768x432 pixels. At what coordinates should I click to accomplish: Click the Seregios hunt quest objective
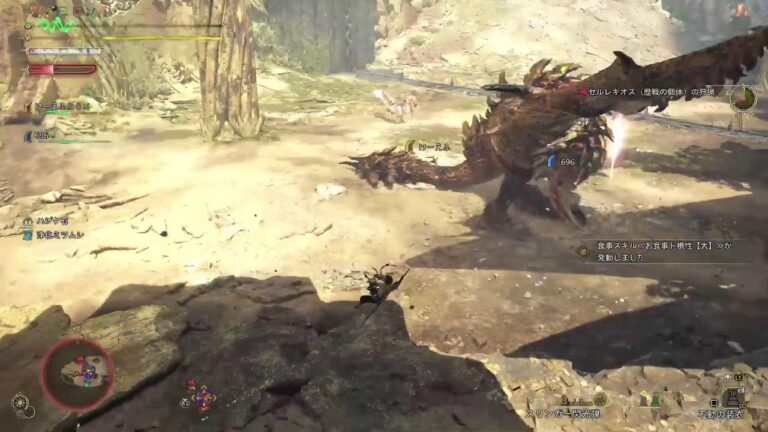pos(652,92)
